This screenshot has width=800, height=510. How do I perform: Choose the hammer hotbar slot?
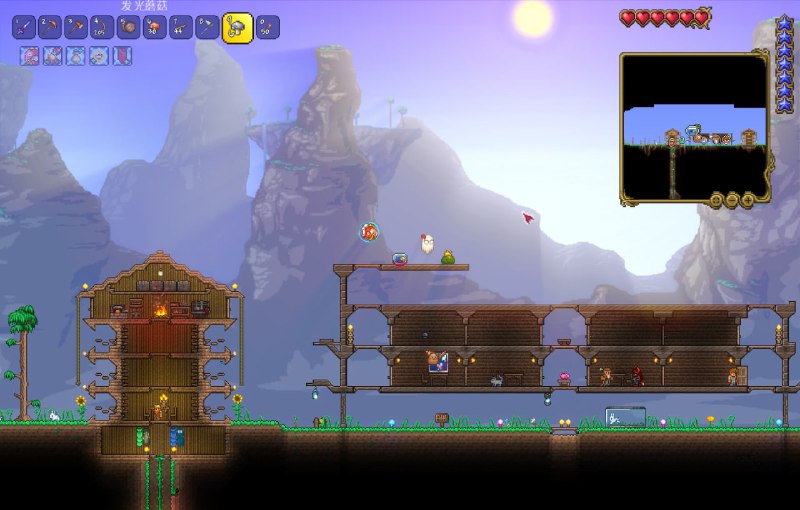[x=76, y=27]
